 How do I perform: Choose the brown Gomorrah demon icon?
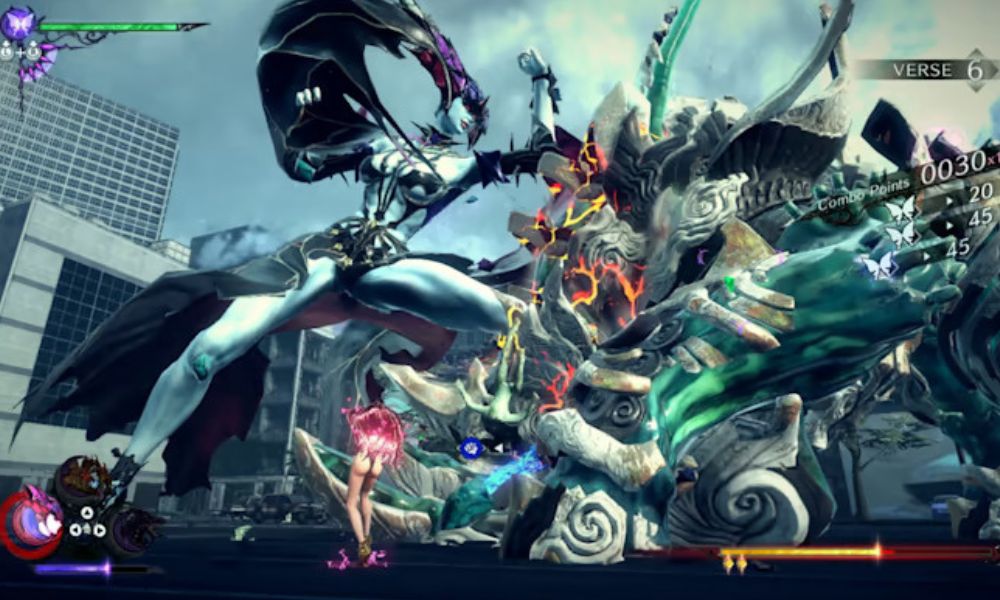(x=82, y=479)
